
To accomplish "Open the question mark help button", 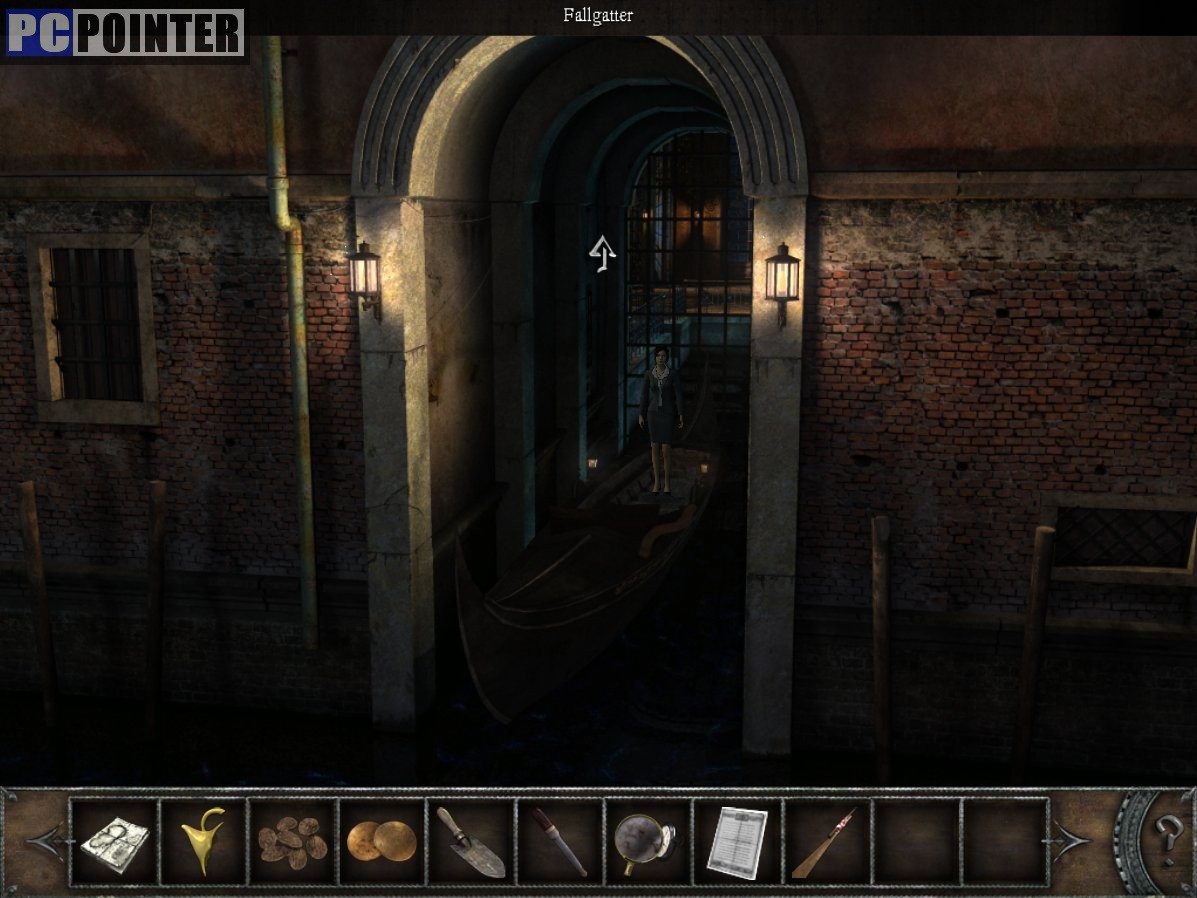I will pyautogui.click(x=1166, y=834).
